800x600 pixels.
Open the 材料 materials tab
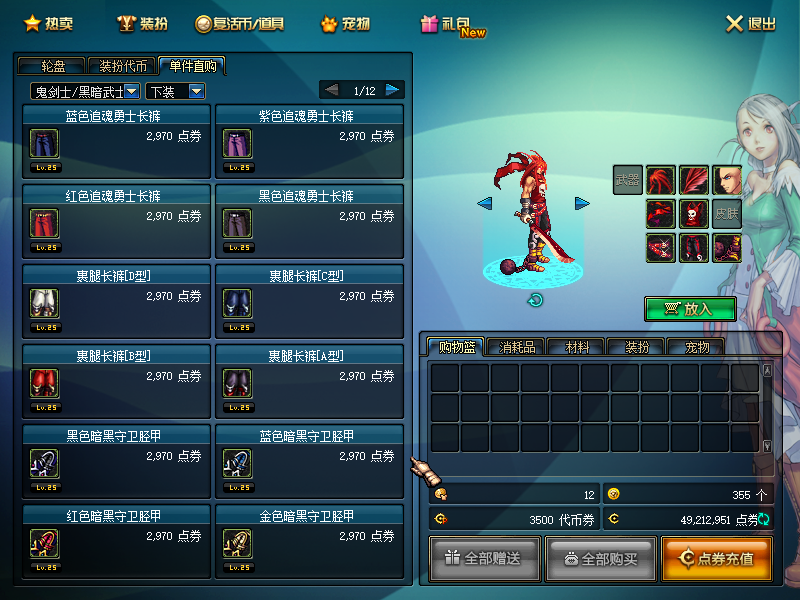click(x=577, y=347)
